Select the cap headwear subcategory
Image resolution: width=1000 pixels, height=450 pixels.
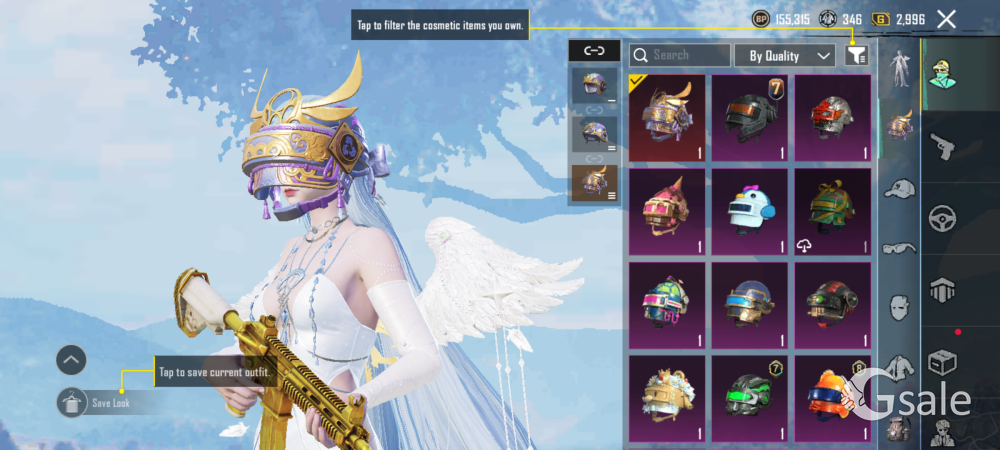tap(900, 189)
